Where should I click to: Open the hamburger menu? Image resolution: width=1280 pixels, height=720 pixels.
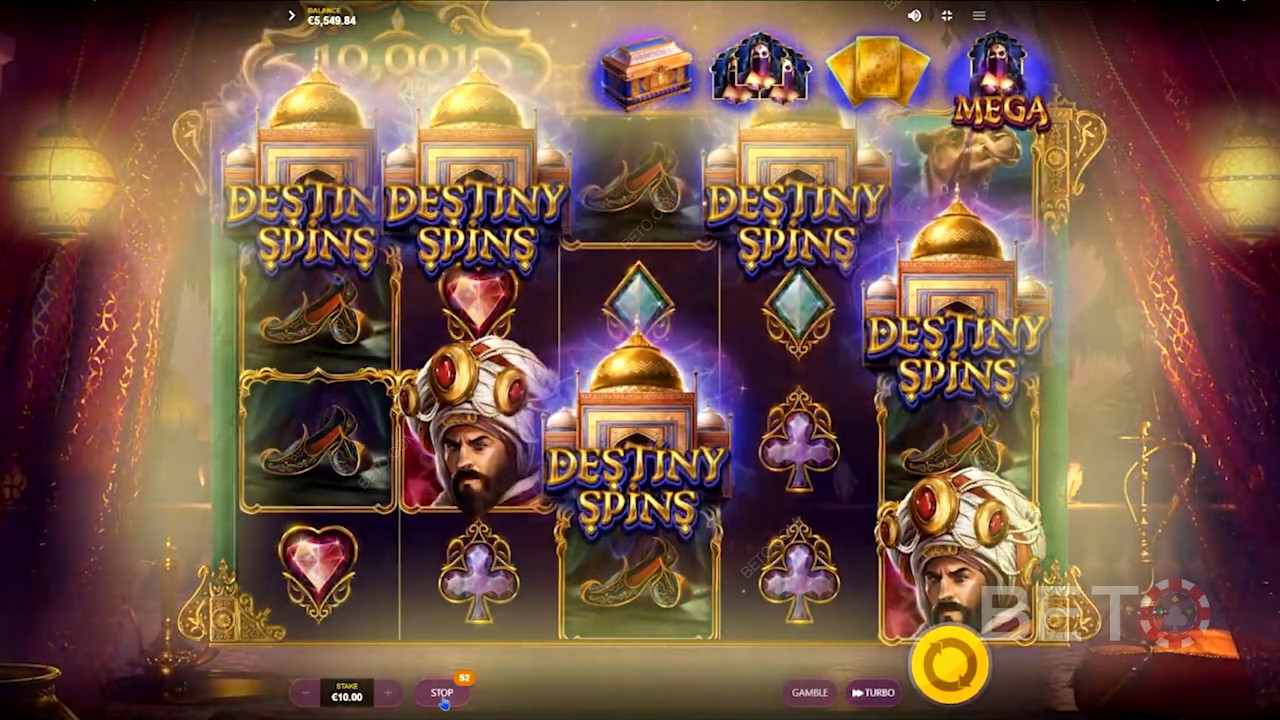click(979, 16)
